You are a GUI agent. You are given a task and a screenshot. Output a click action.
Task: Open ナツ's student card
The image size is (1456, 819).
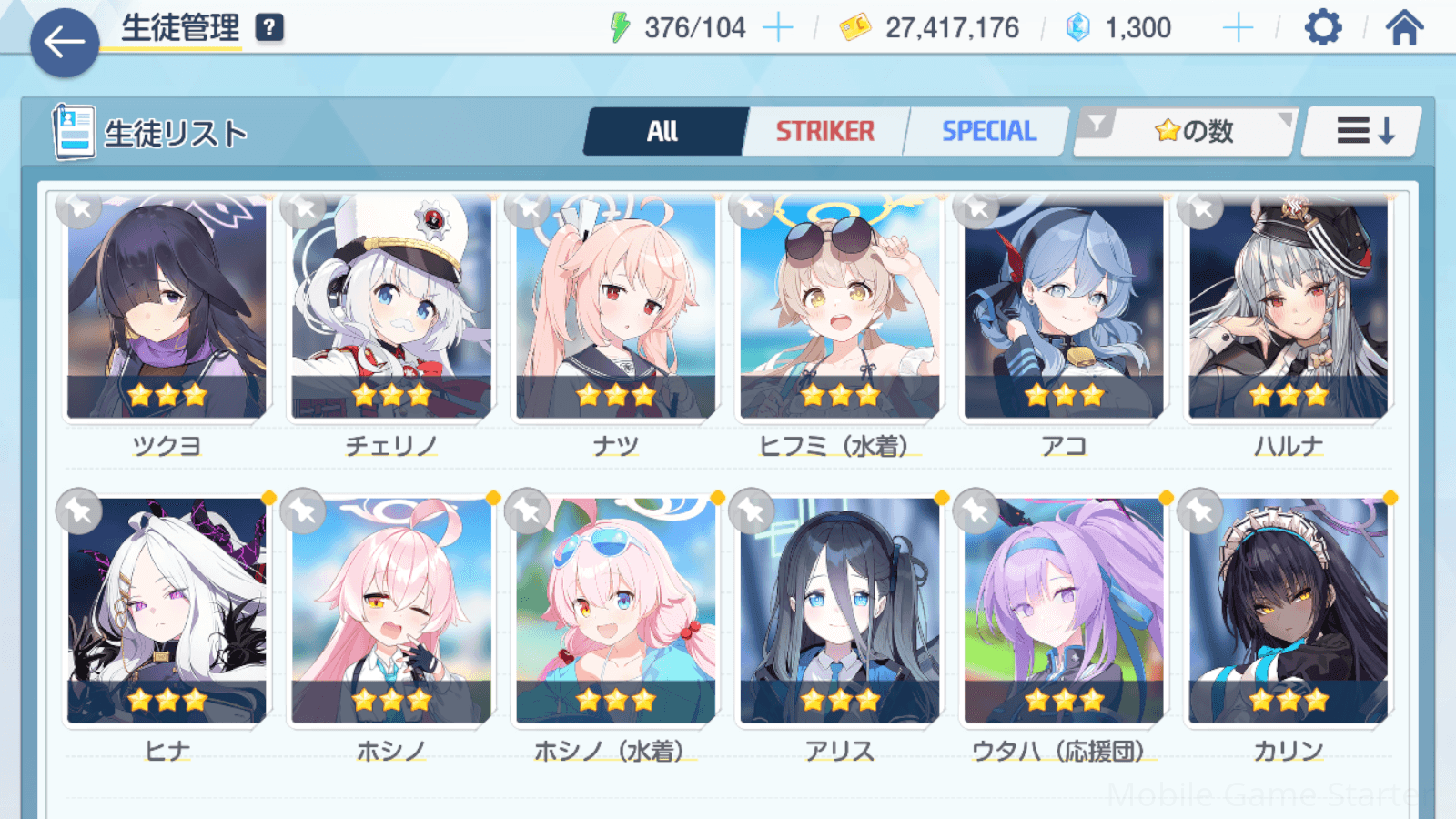click(x=616, y=309)
